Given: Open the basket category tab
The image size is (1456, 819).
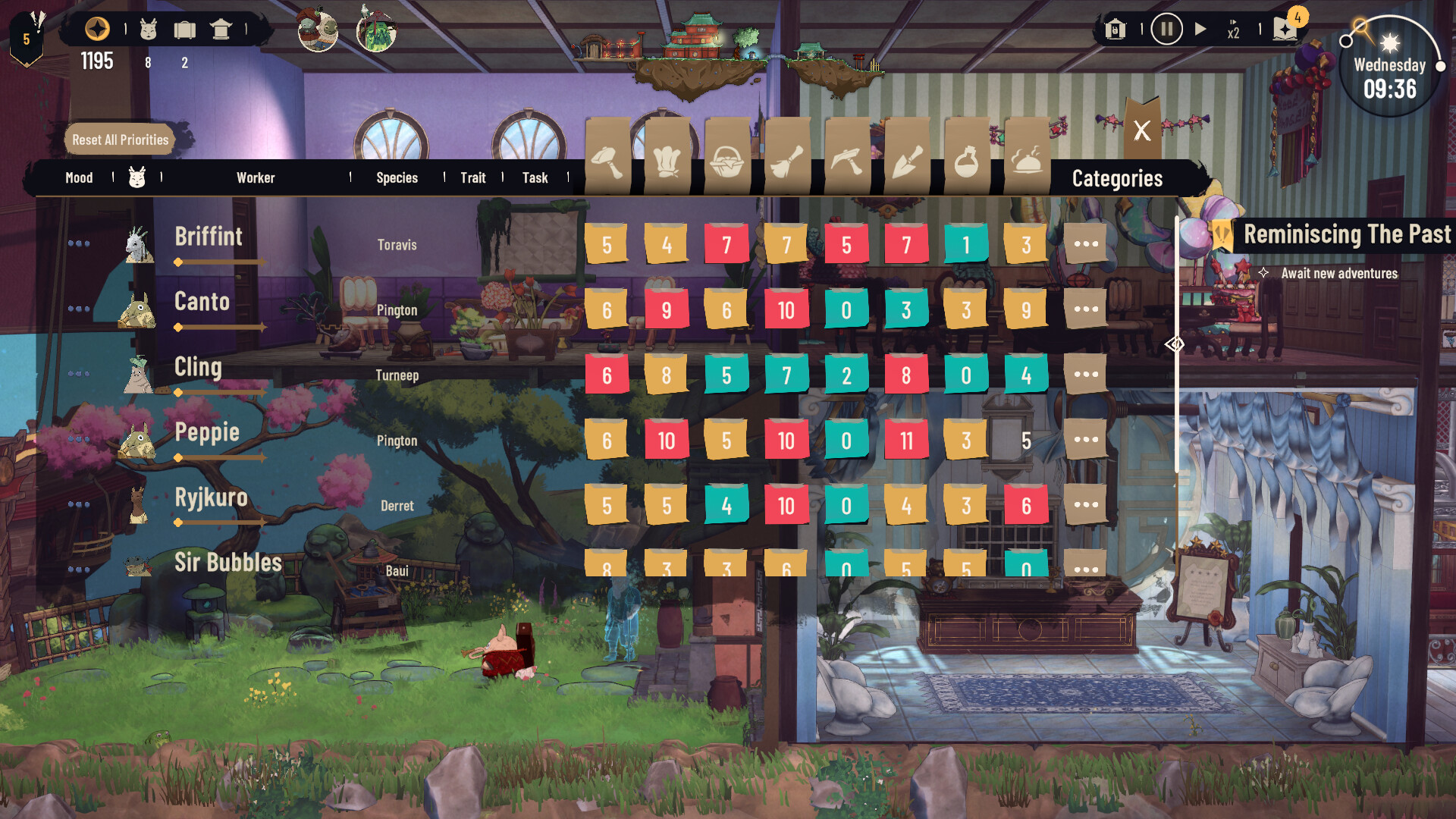Looking at the screenshot, I should [x=726, y=161].
